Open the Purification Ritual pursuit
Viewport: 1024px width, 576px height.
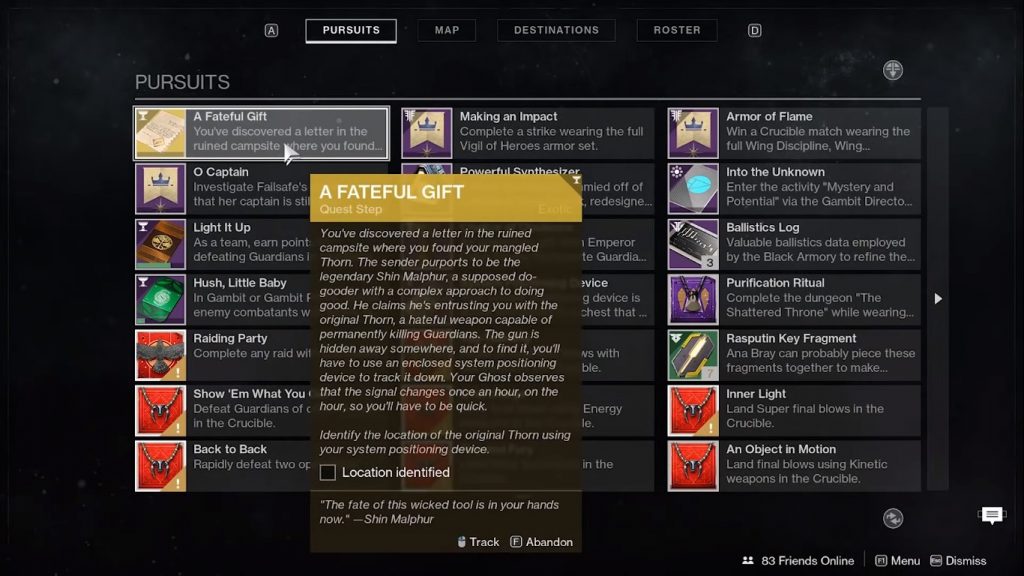click(794, 299)
